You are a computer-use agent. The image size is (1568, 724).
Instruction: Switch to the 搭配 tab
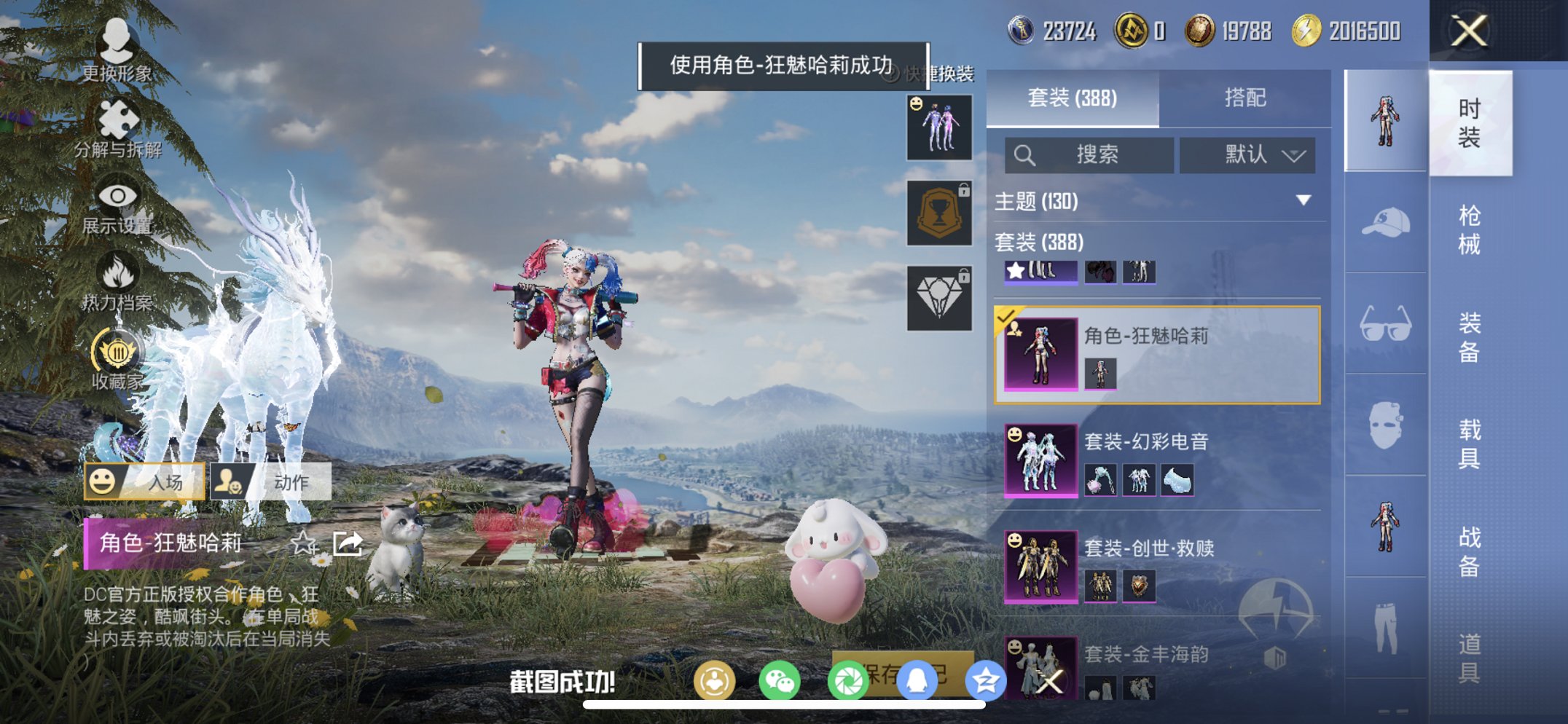tap(1246, 98)
